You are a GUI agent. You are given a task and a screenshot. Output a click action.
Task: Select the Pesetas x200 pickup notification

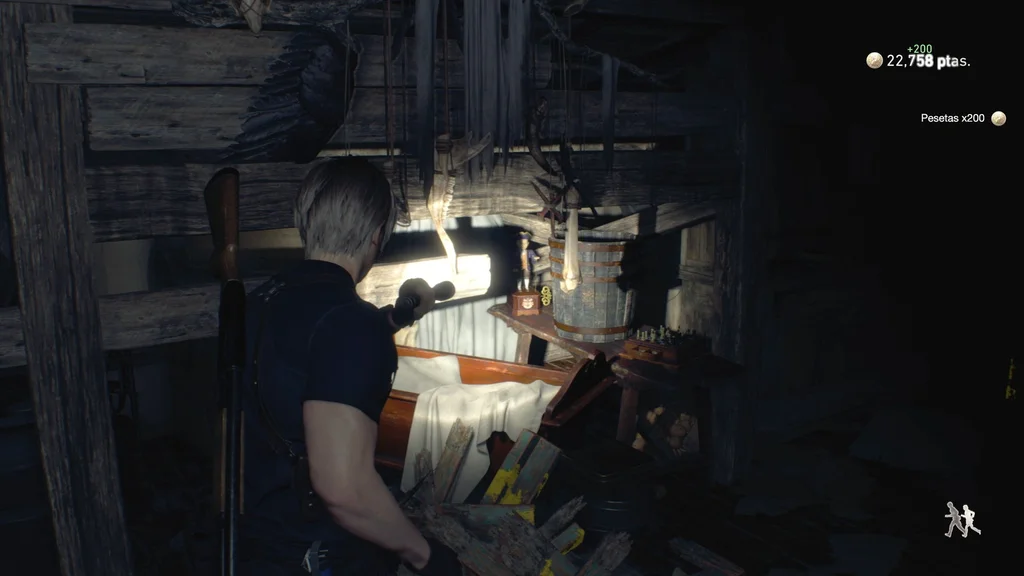click(962, 118)
